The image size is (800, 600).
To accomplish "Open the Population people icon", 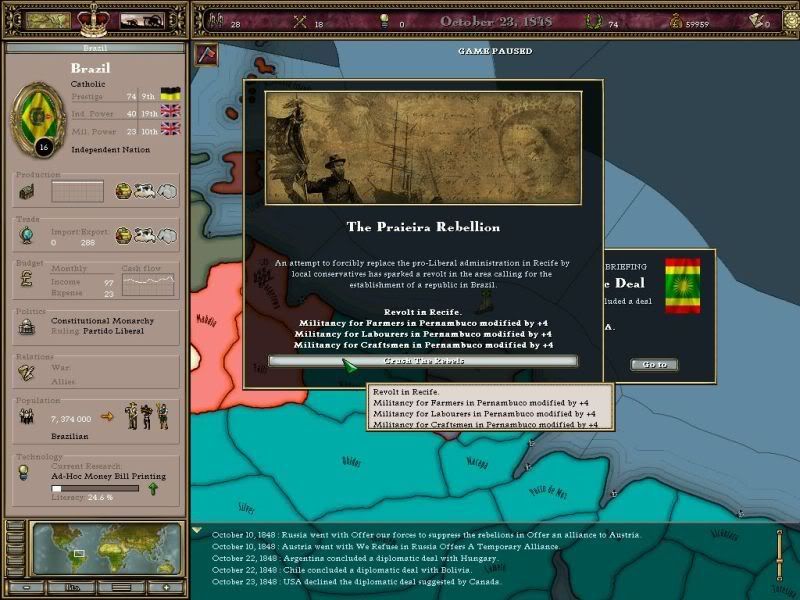I will coord(27,416).
